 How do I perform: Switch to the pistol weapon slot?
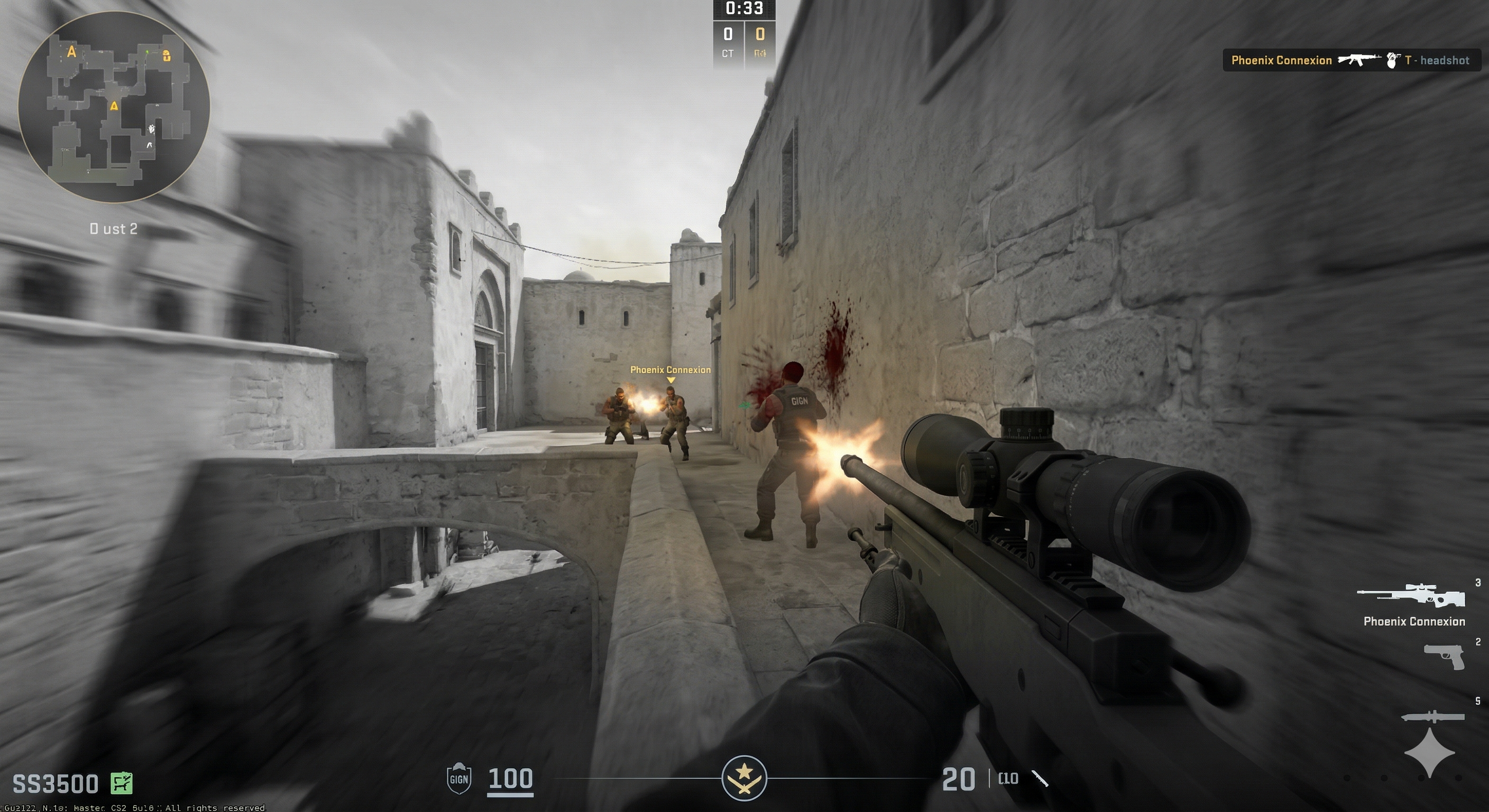pyautogui.click(x=1444, y=656)
